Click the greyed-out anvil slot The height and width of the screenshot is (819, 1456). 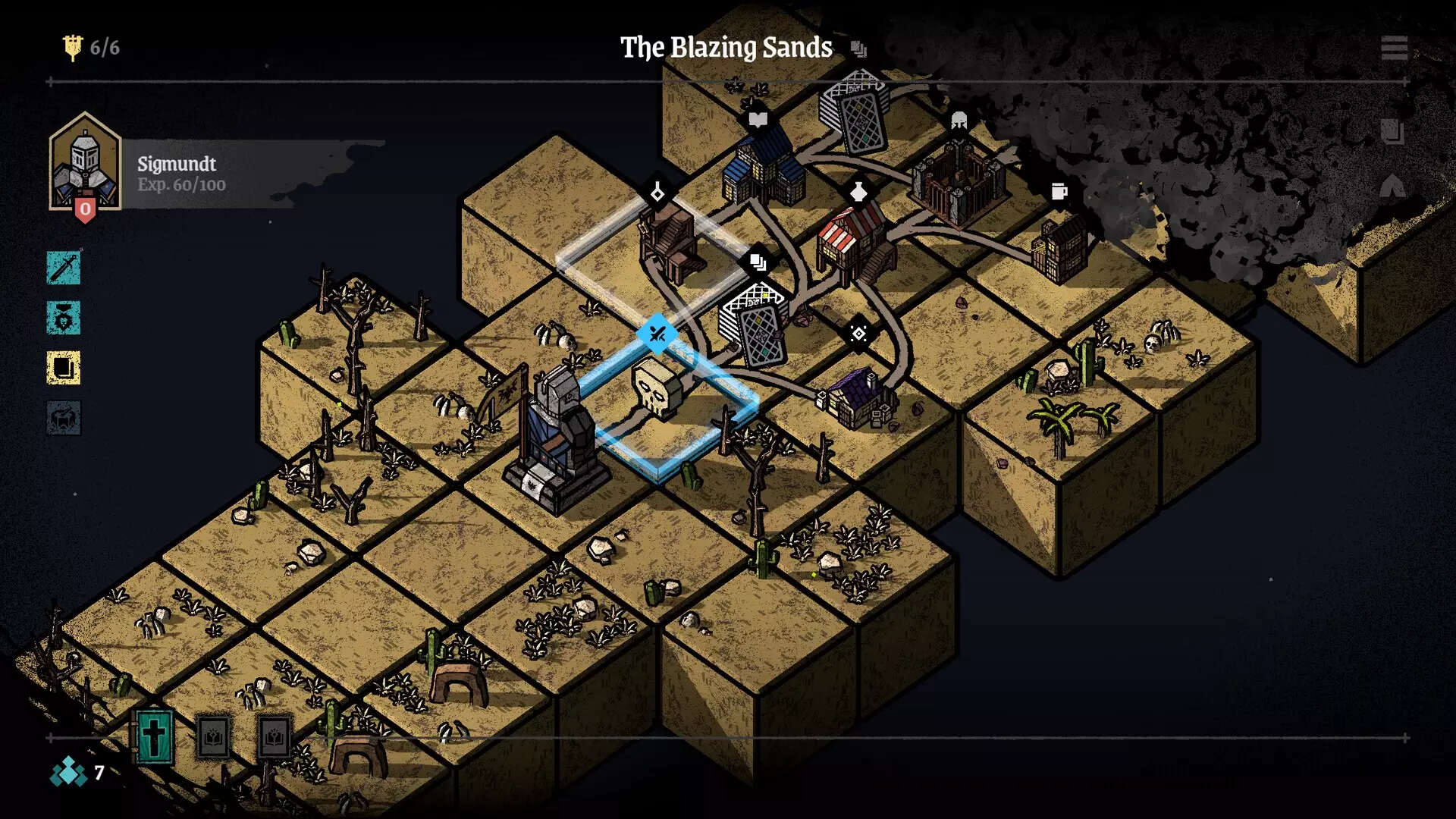pyautogui.click(x=64, y=418)
